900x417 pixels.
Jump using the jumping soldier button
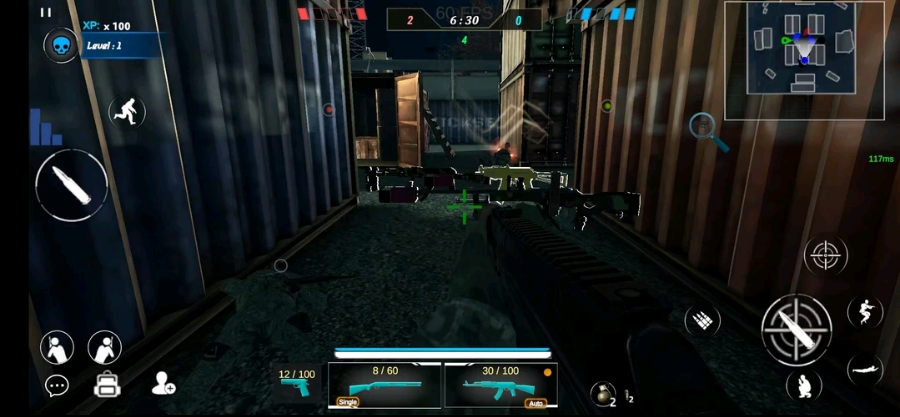tap(864, 312)
